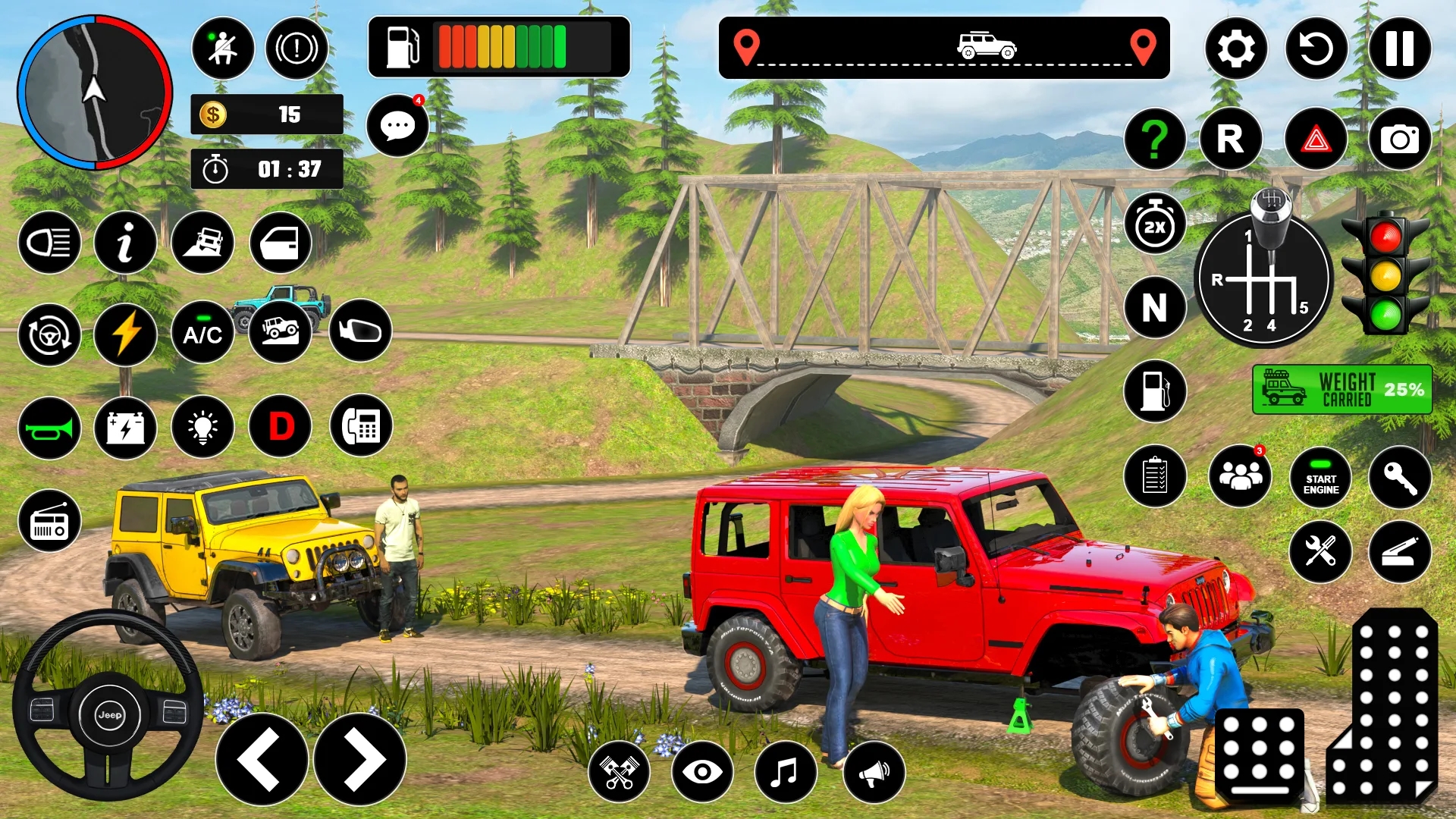1456x819 pixels.
Task: Shift to Neutral with the N button
Action: point(1154,307)
